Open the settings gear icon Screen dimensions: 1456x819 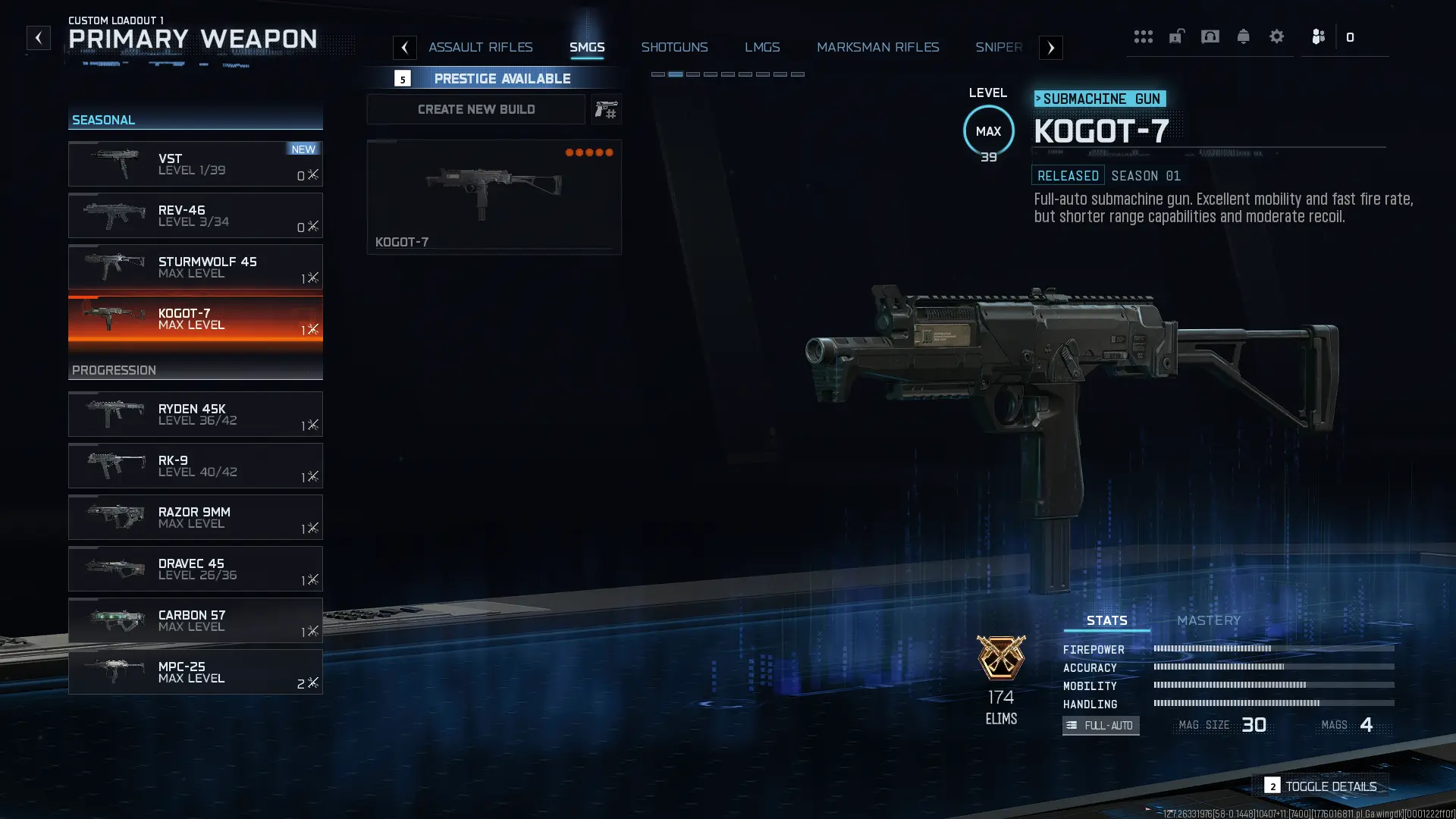pyautogui.click(x=1276, y=36)
